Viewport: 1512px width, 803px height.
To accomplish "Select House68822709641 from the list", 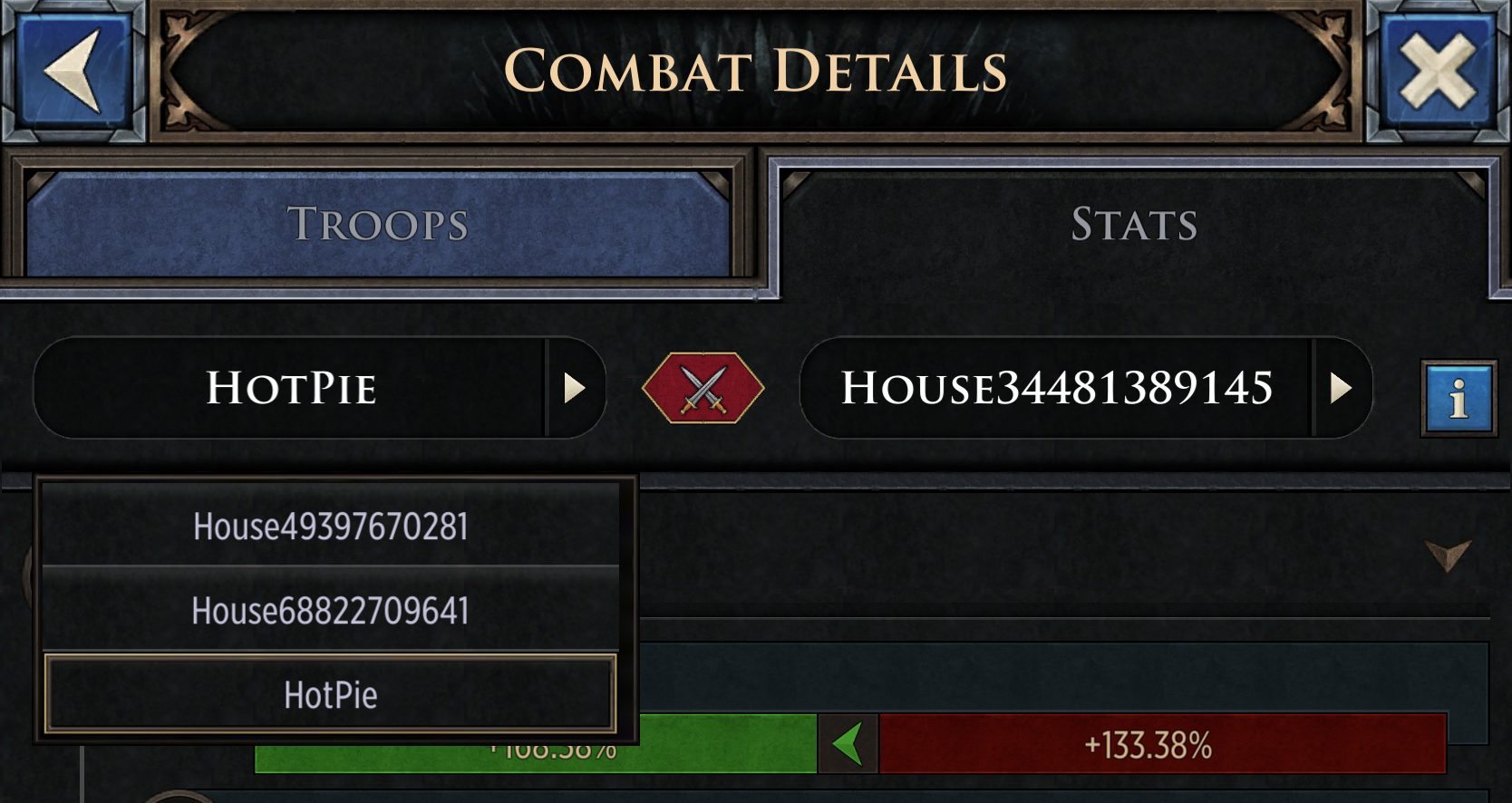I will tap(329, 611).
